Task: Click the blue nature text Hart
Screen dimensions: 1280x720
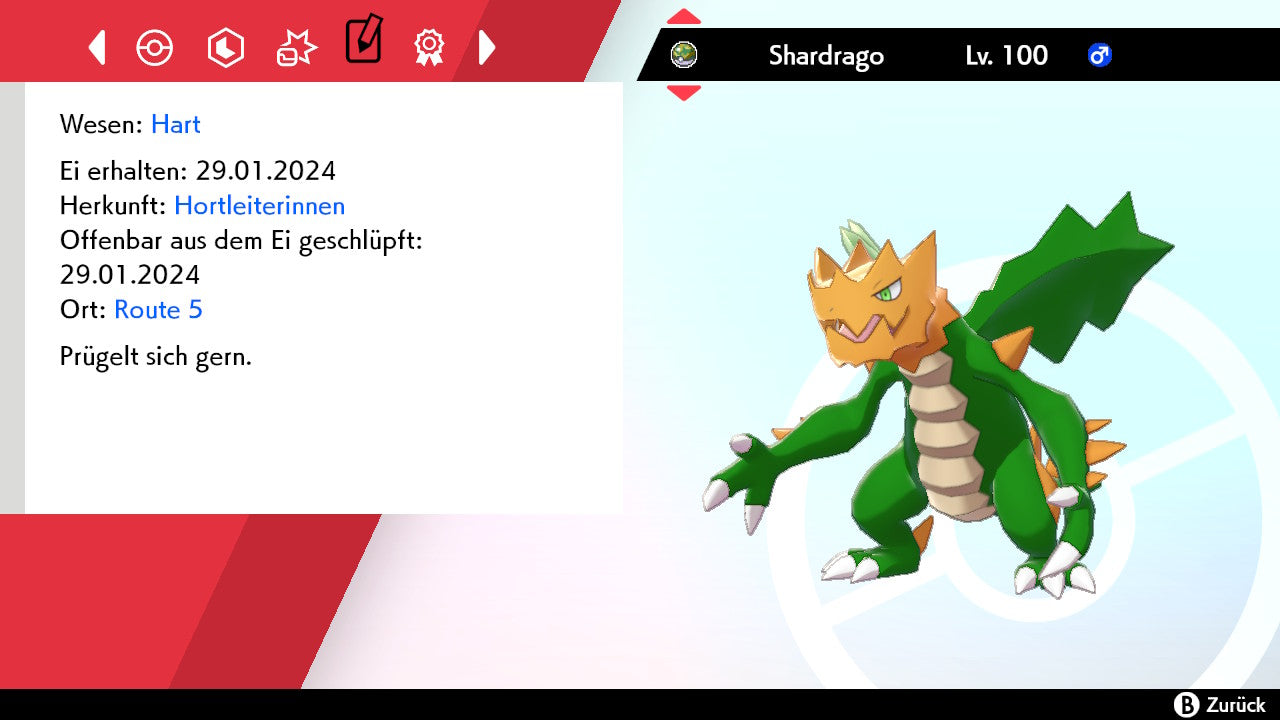Action: coord(176,125)
